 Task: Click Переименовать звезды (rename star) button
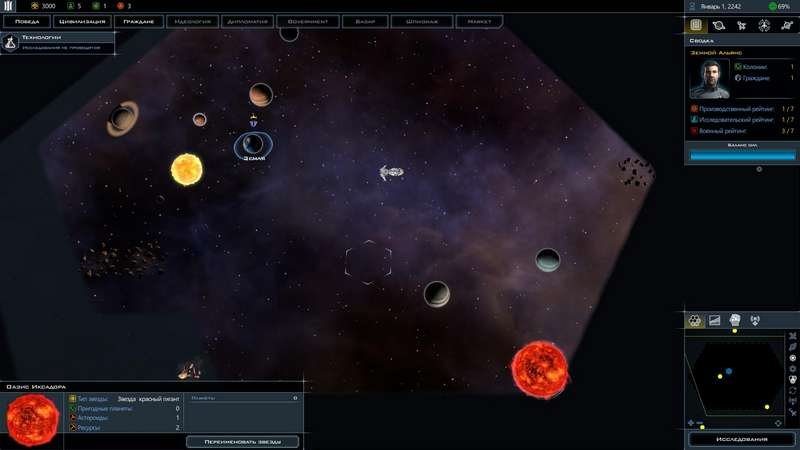coord(242,441)
